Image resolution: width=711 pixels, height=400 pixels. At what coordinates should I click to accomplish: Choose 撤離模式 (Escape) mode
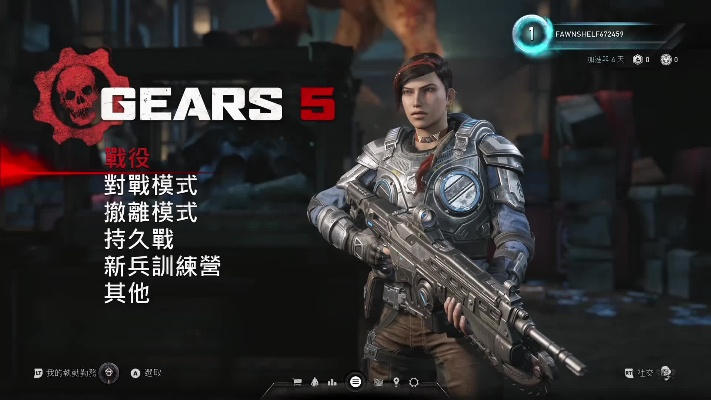pos(151,212)
